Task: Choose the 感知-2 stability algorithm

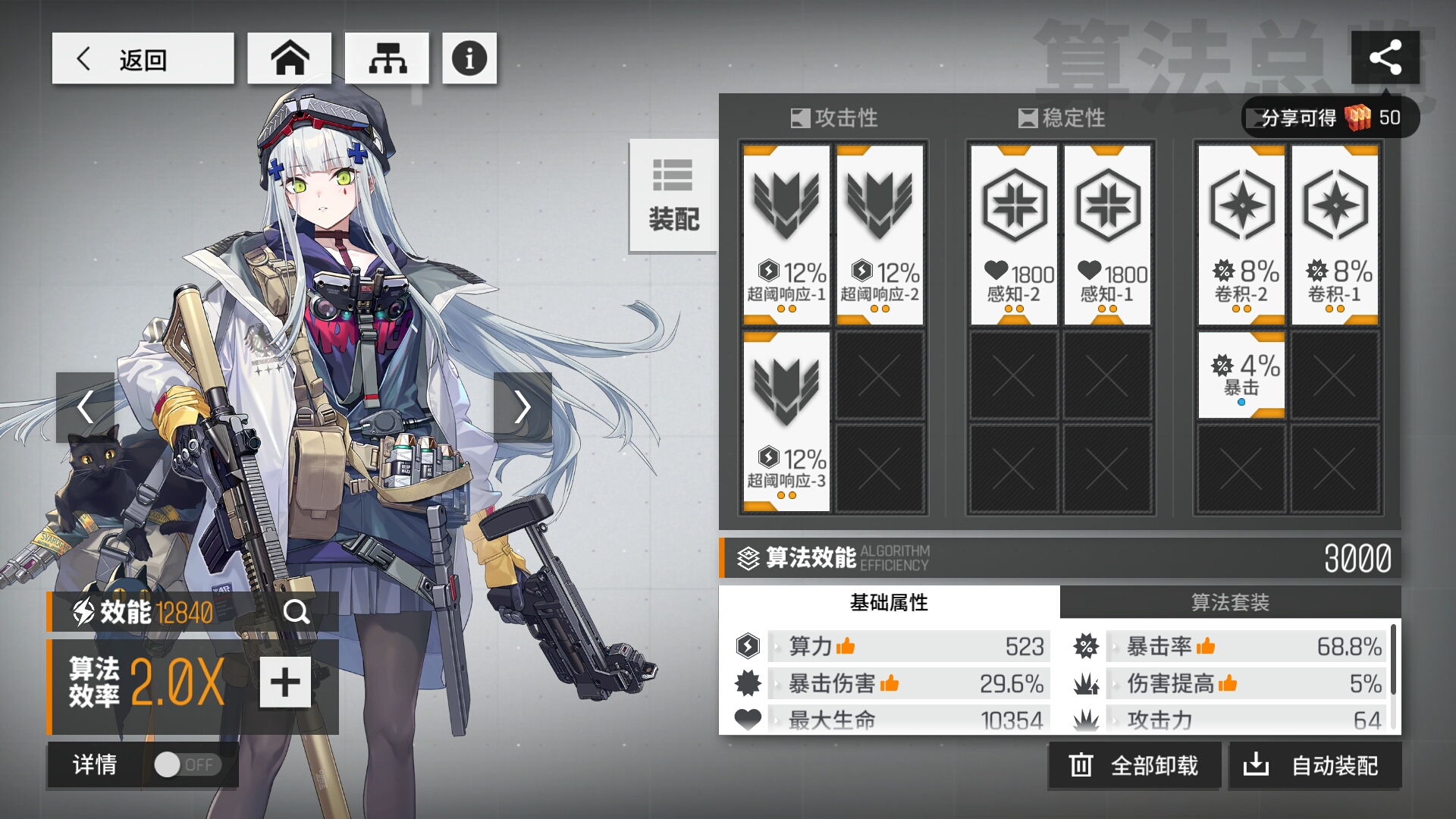Action: click(x=1013, y=235)
